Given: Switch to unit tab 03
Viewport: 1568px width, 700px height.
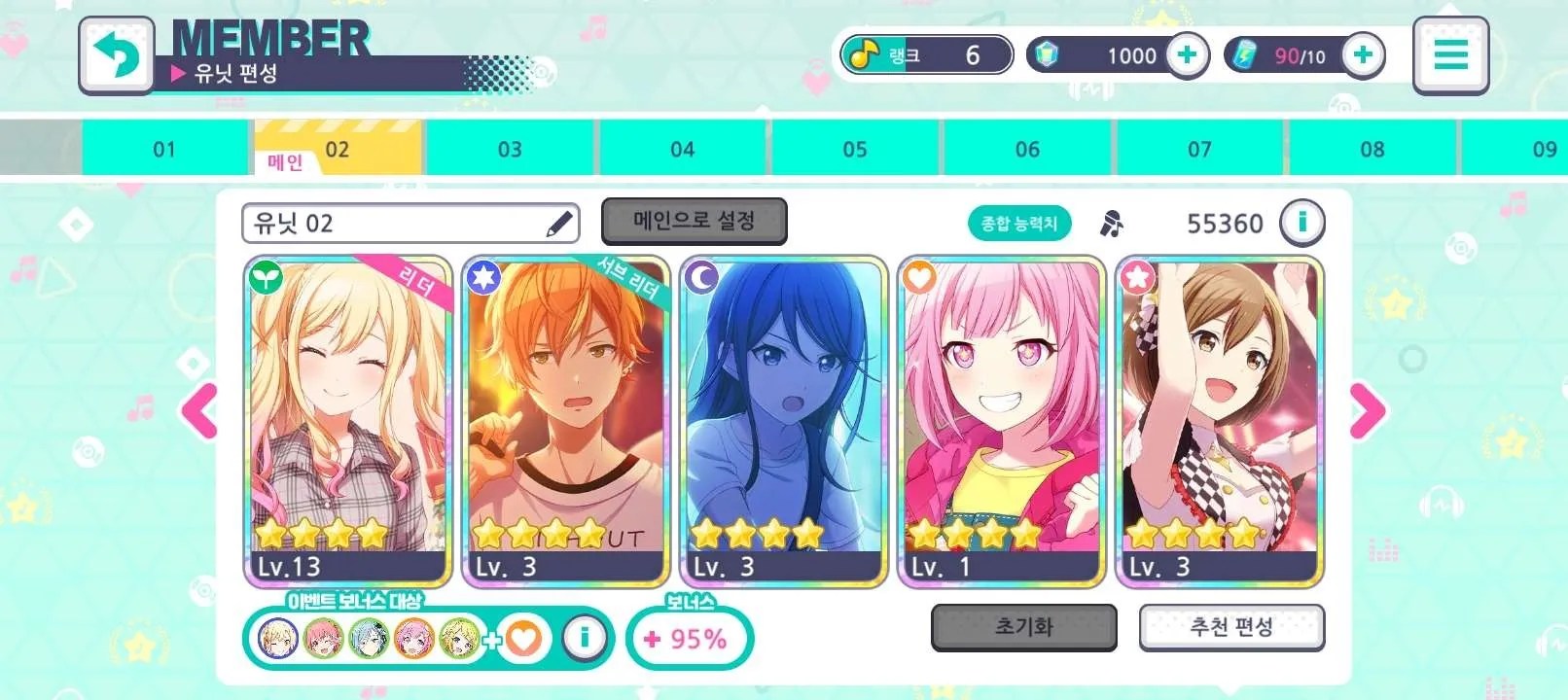Looking at the screenshot, I should tap(510, 149).
